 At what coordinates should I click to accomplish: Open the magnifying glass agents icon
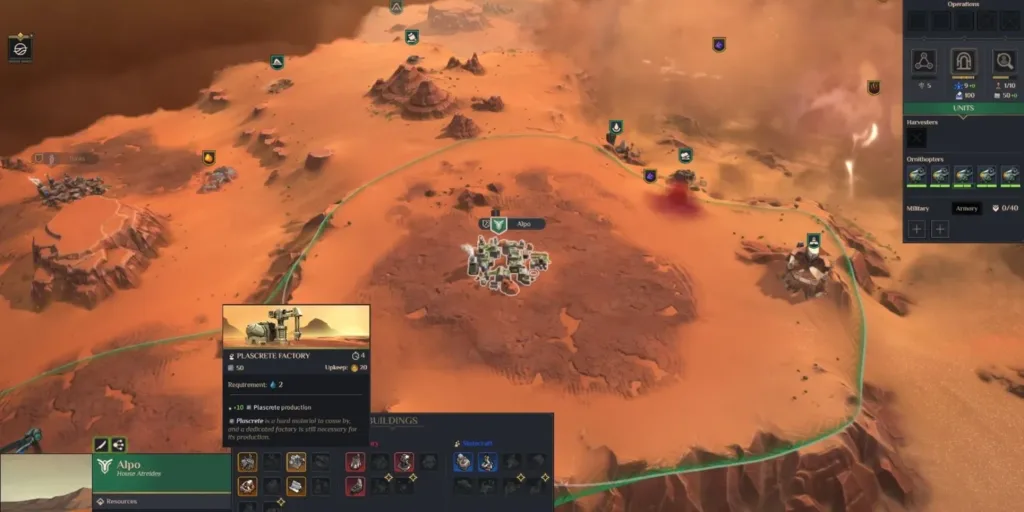(x=1003, y=62)
